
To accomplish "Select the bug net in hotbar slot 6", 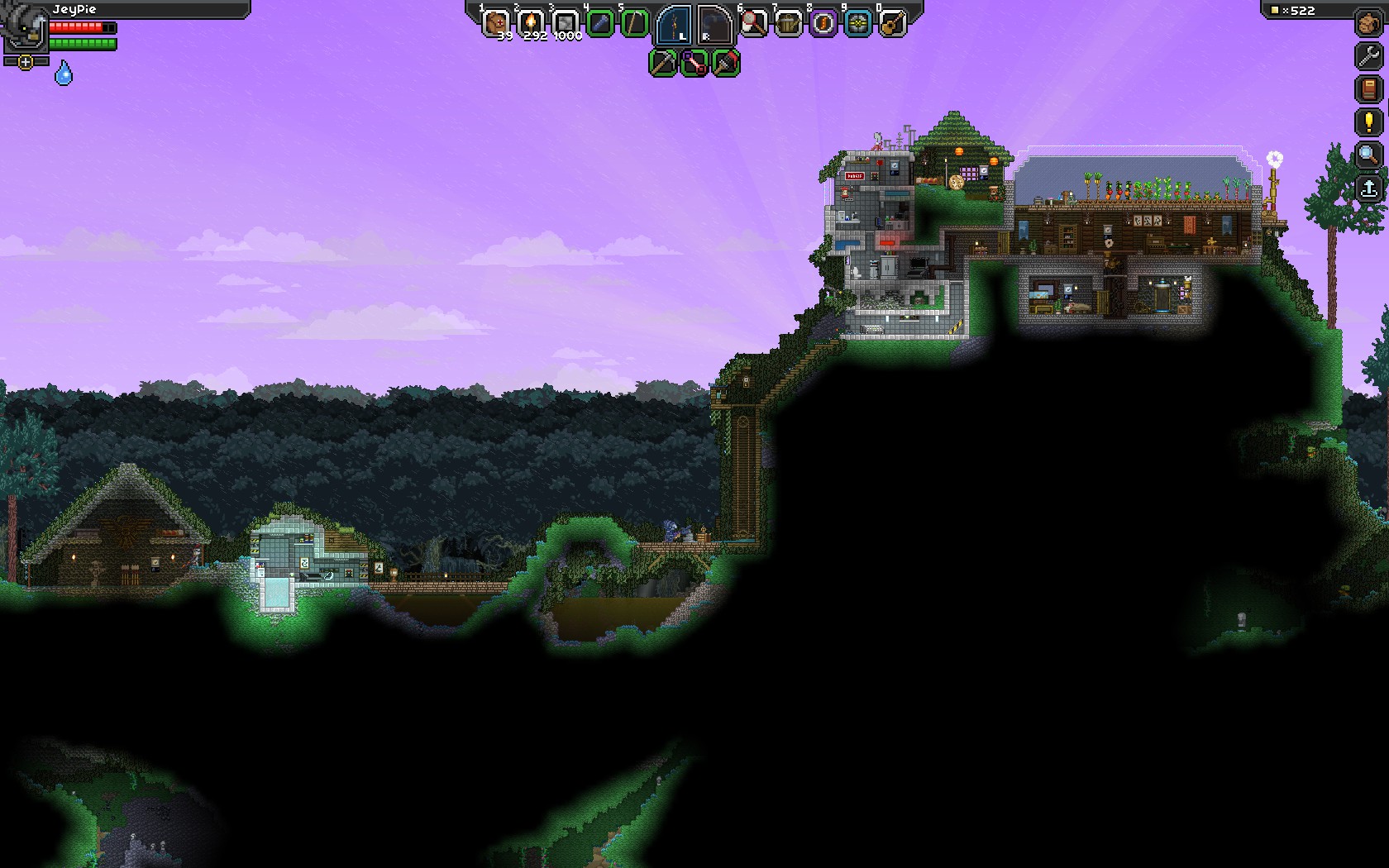I will [x=752, y=22].
